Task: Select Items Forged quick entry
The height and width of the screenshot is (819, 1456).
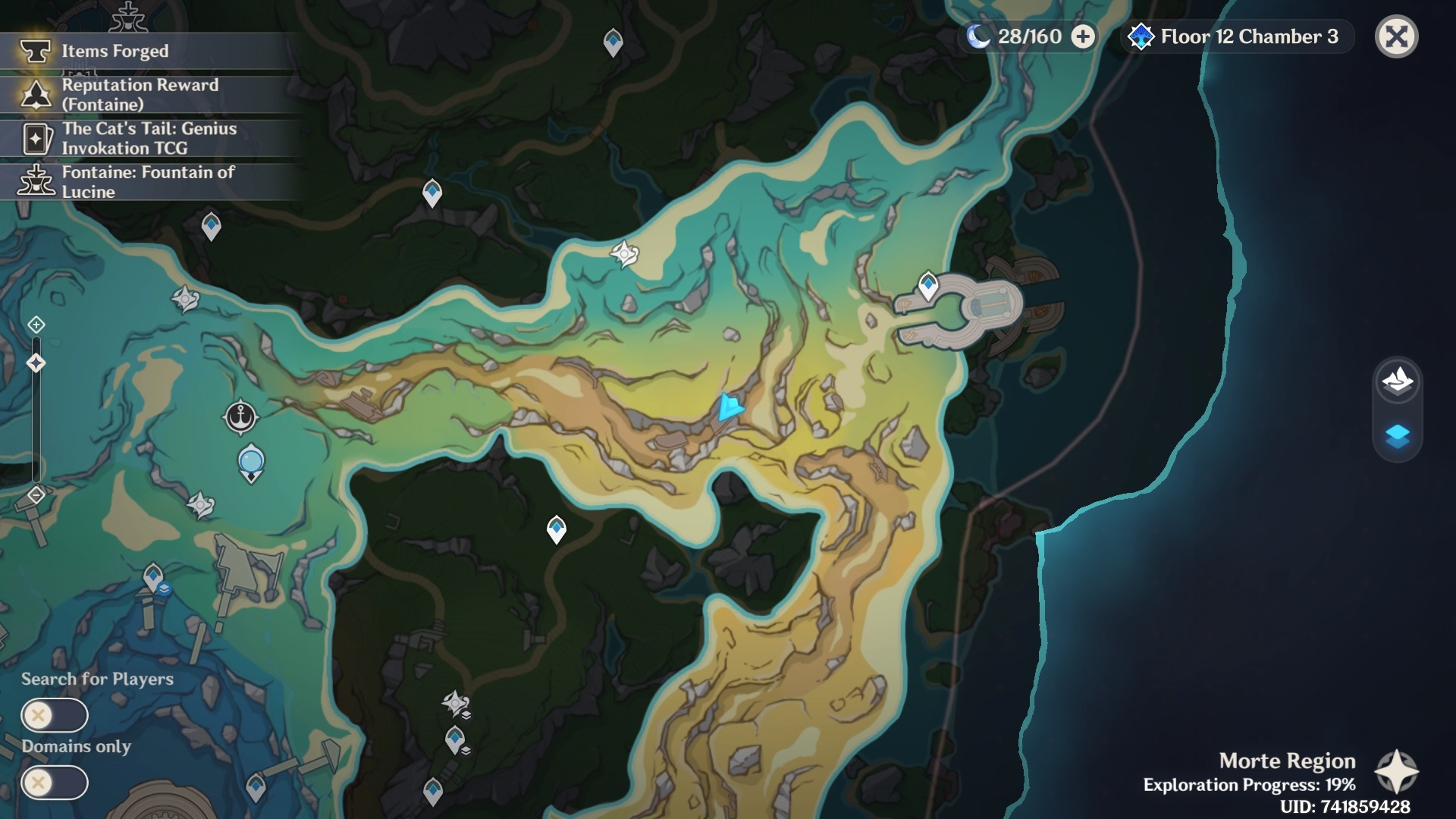Action: point(114,51)
